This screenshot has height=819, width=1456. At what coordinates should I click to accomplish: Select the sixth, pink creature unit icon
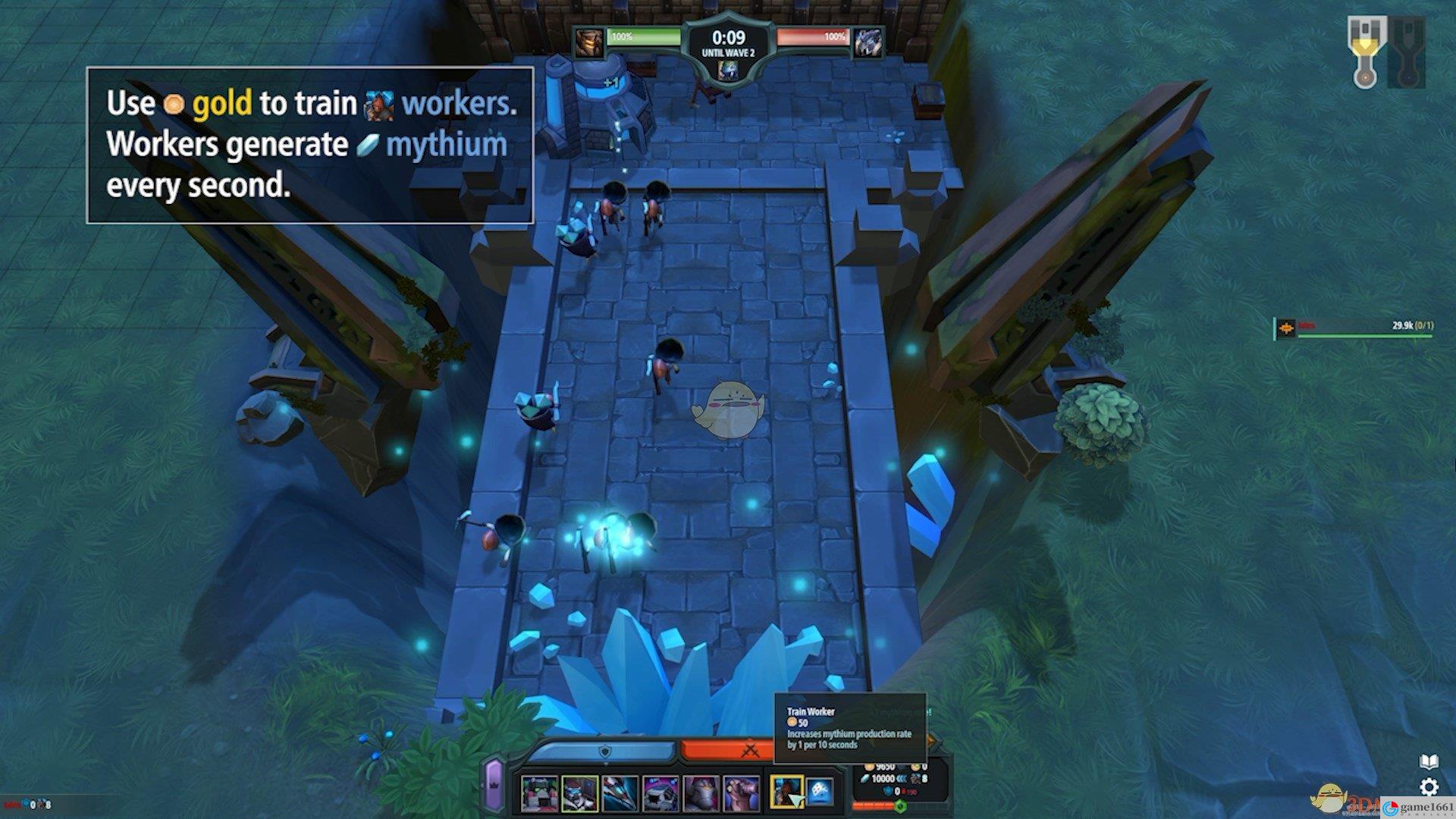coord(741,793)
